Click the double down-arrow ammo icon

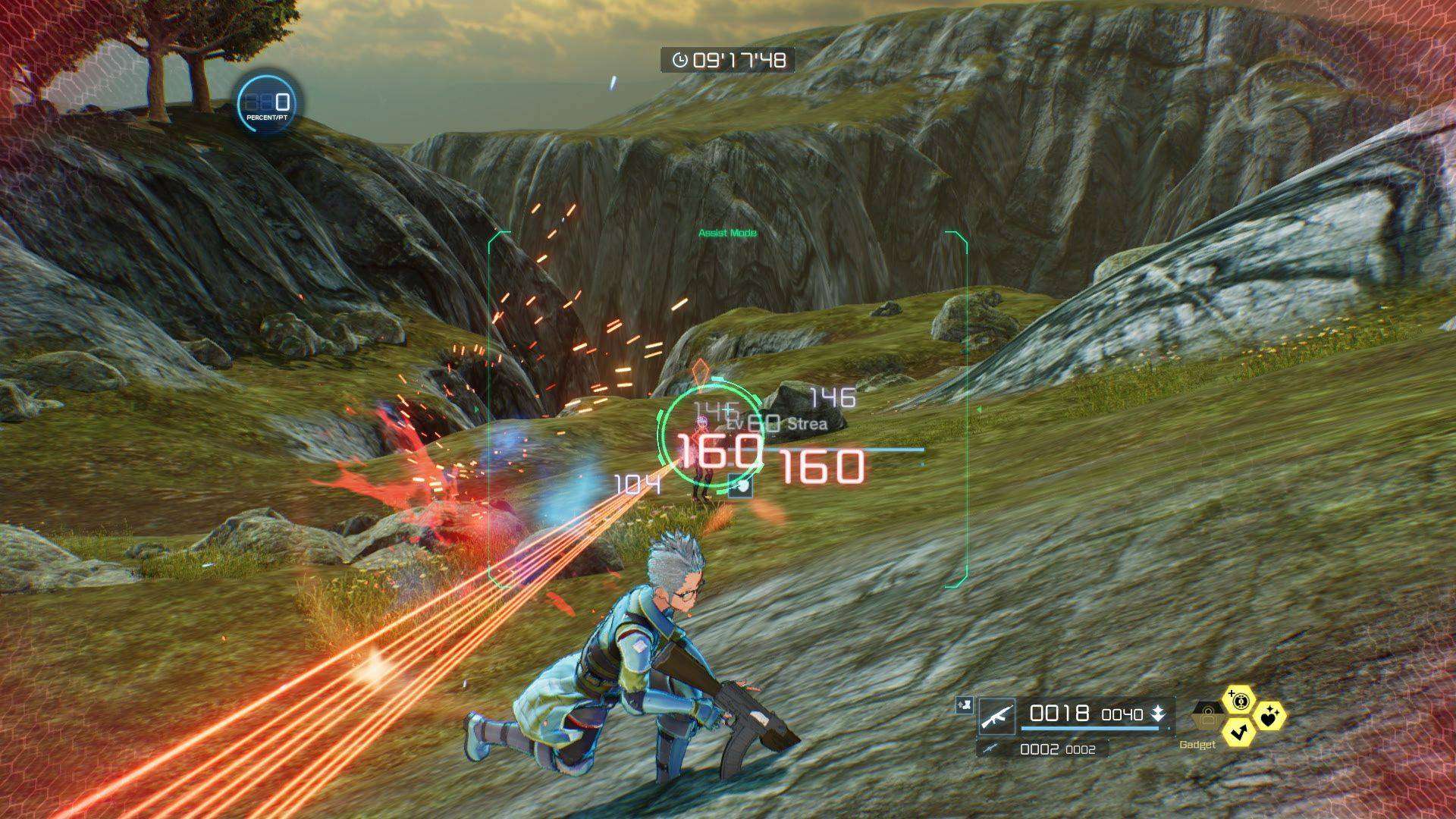pos(1157,714)
